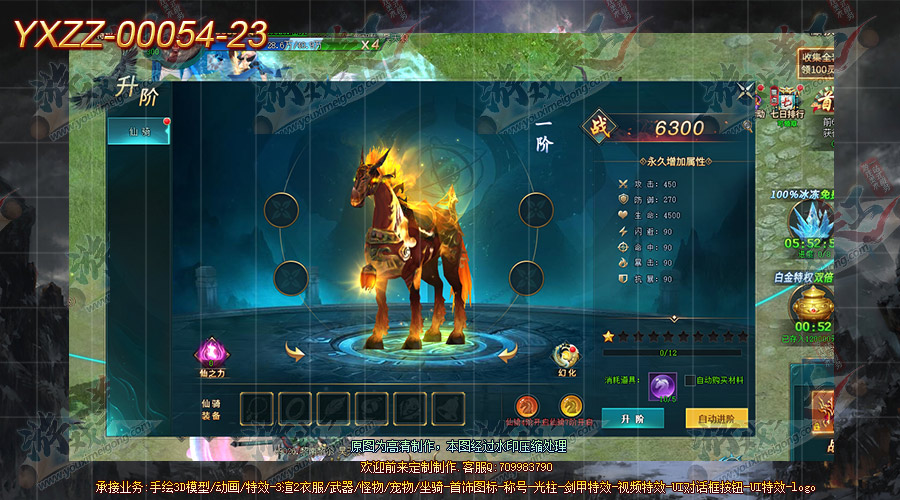The width and height of the screenshot is (900, 500).
Task: Tick the 自动购买材料 checkbox
Action: pos(690,380)
